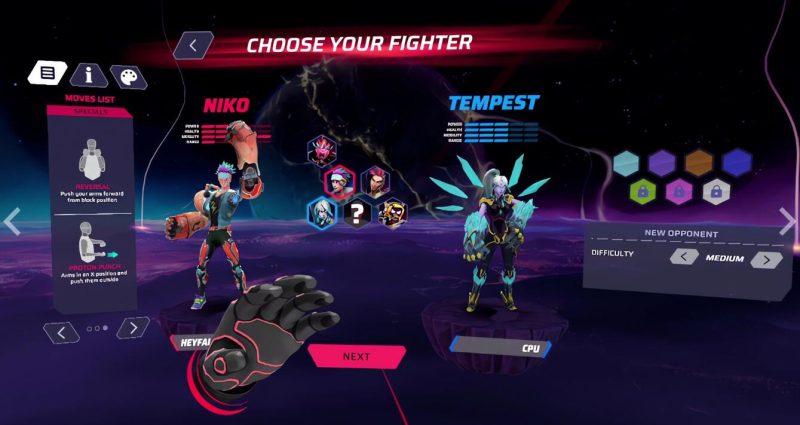
Task: Choose the random question mark fighter
Action: 357,211
